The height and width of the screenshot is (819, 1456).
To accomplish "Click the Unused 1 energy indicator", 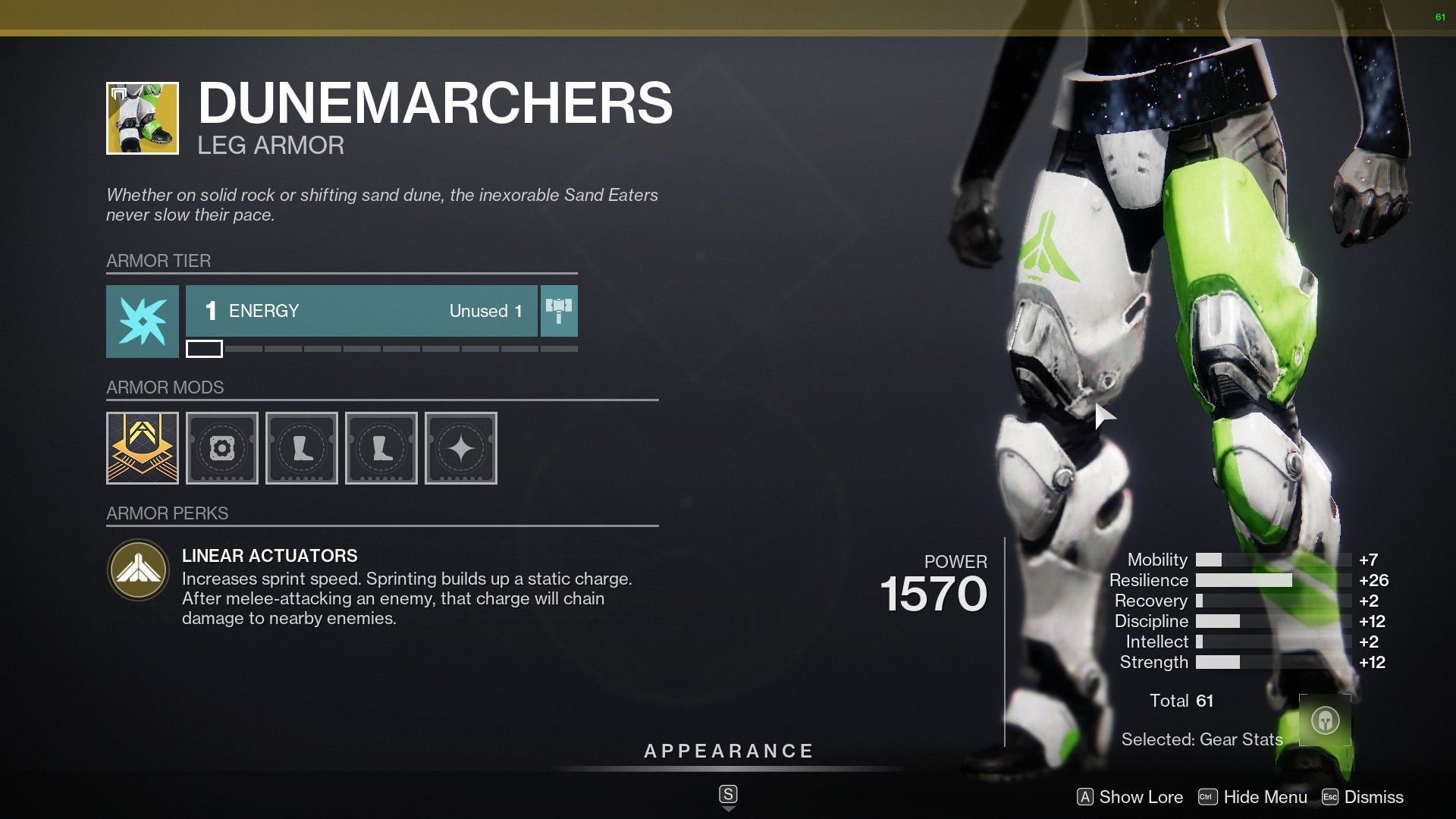I will 485,311.
